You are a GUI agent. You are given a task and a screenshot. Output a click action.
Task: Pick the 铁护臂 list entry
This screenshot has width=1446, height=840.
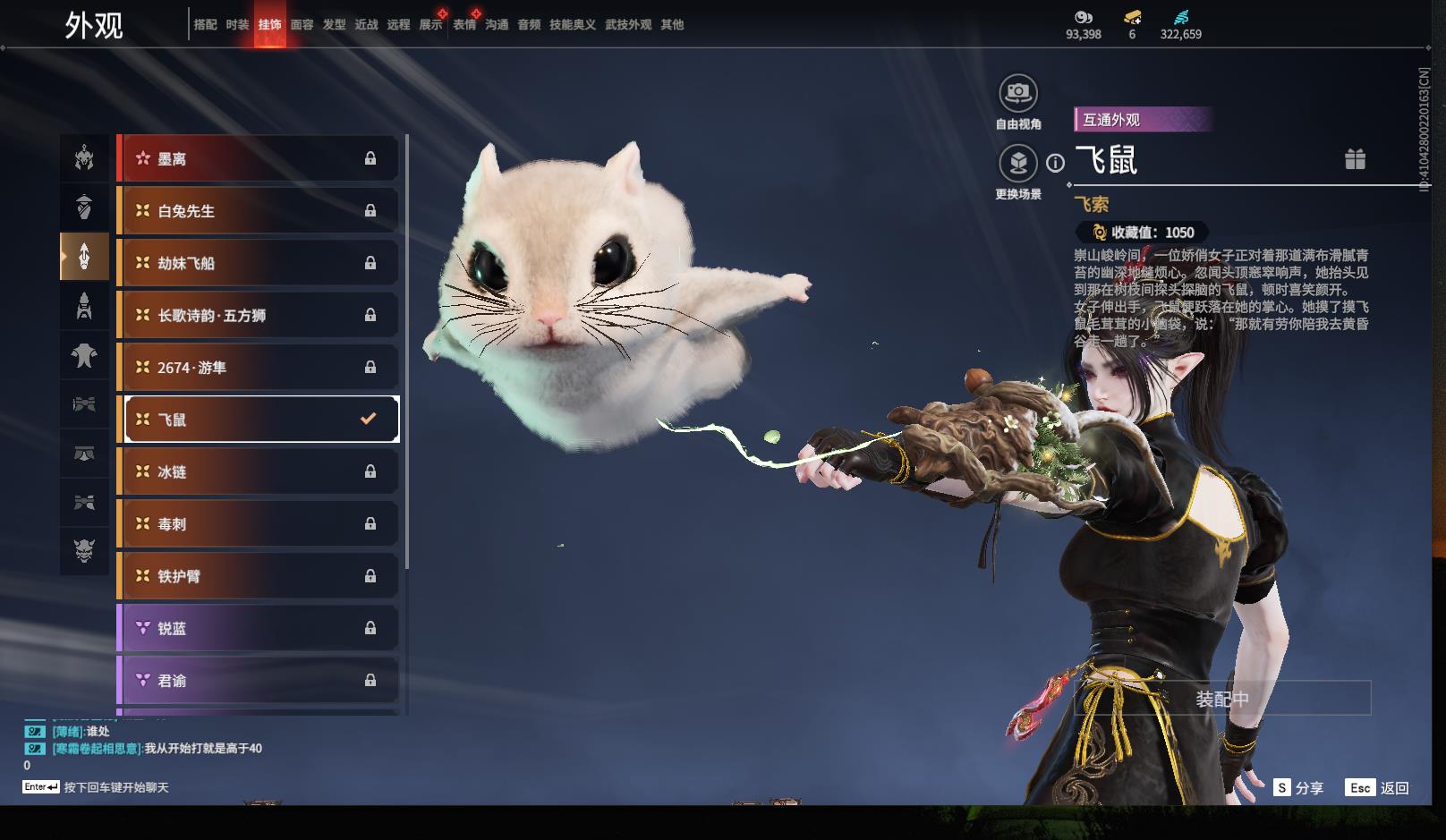tap(258, 576)
